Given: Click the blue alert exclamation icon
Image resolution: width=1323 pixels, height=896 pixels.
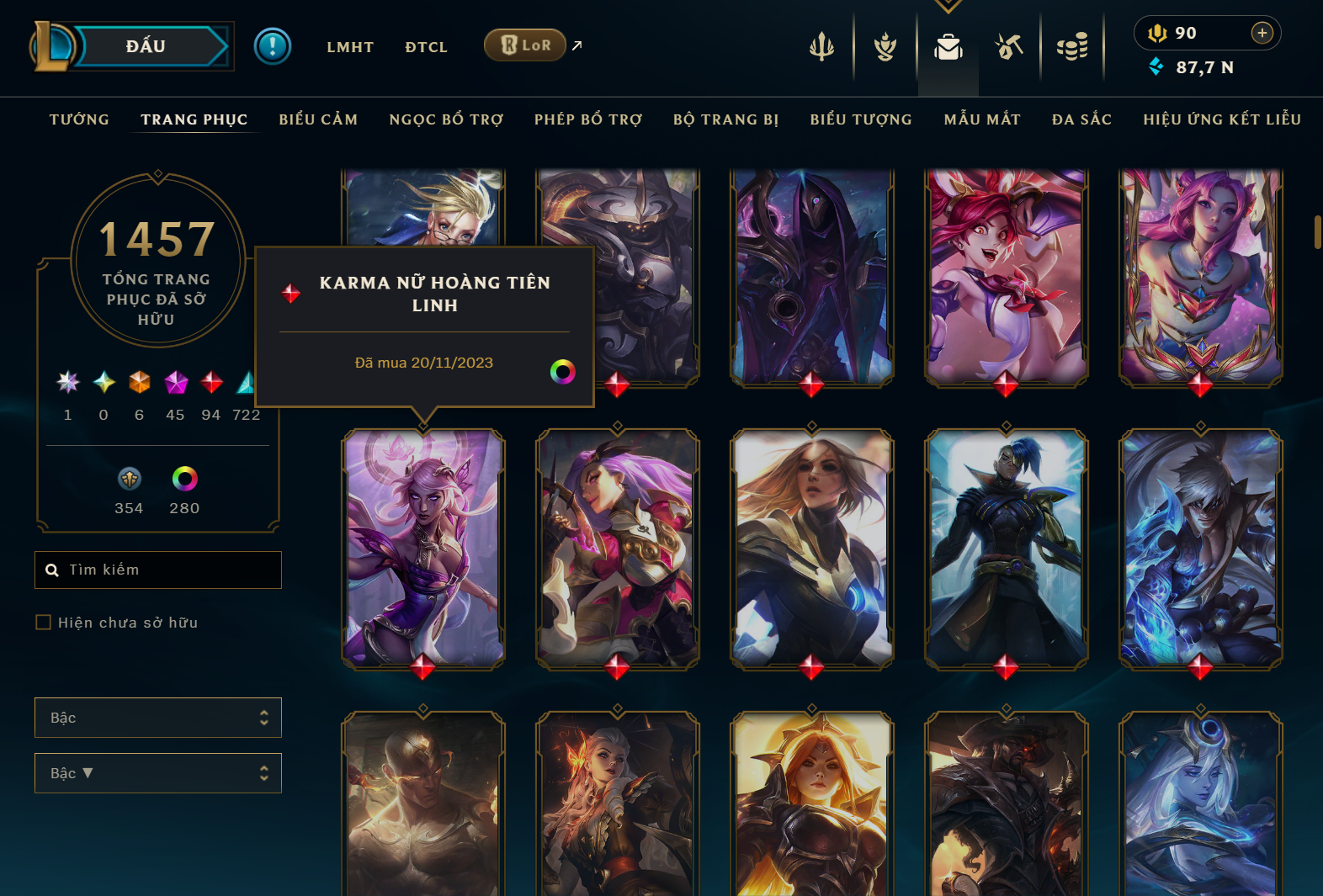Looking at the screenshot, I should point(272,46).
